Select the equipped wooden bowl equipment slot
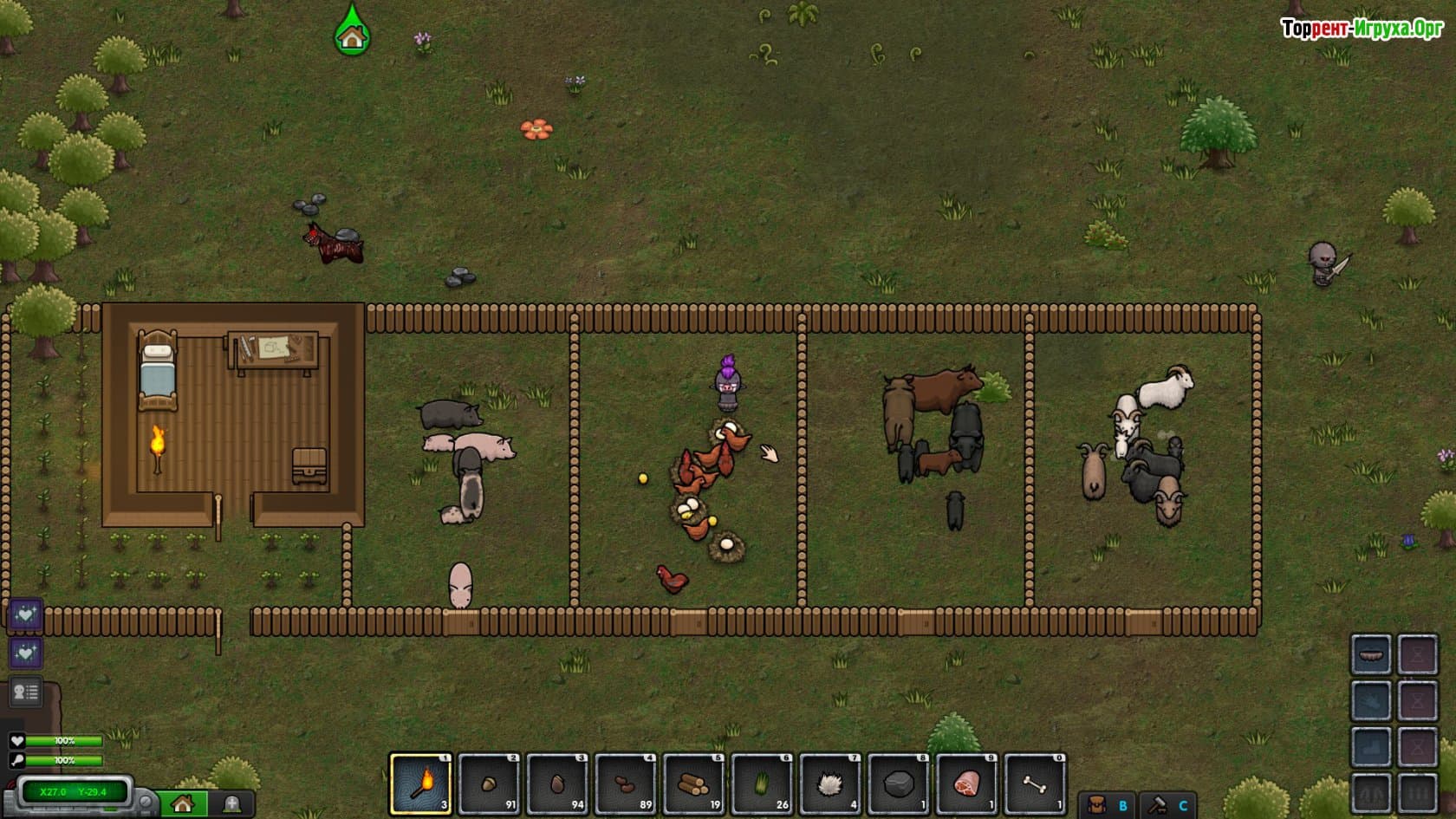The width and height of the screenshot is (1456, 819). (1371, 654)
